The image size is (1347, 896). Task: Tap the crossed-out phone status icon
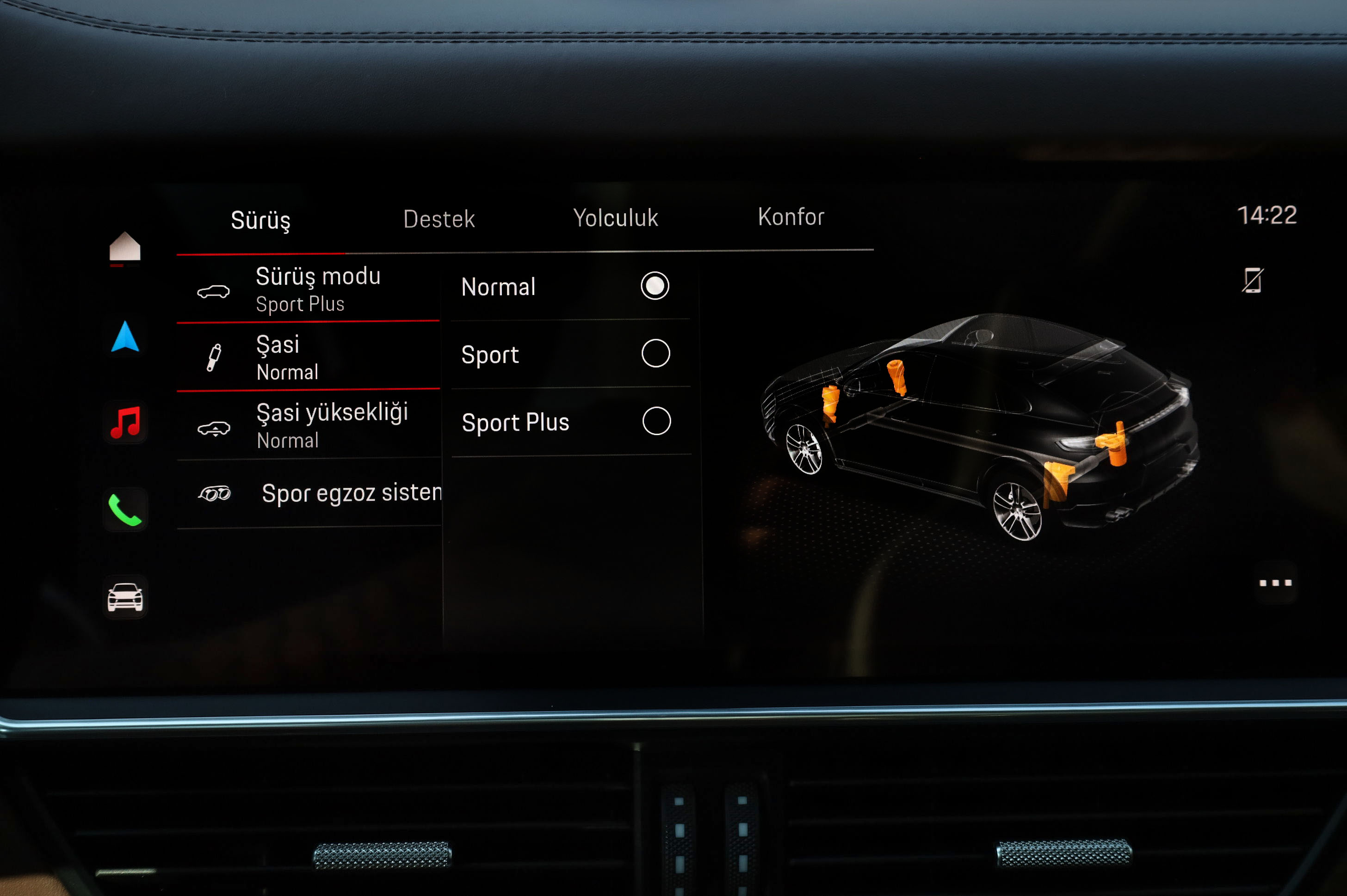(1252, 281)
